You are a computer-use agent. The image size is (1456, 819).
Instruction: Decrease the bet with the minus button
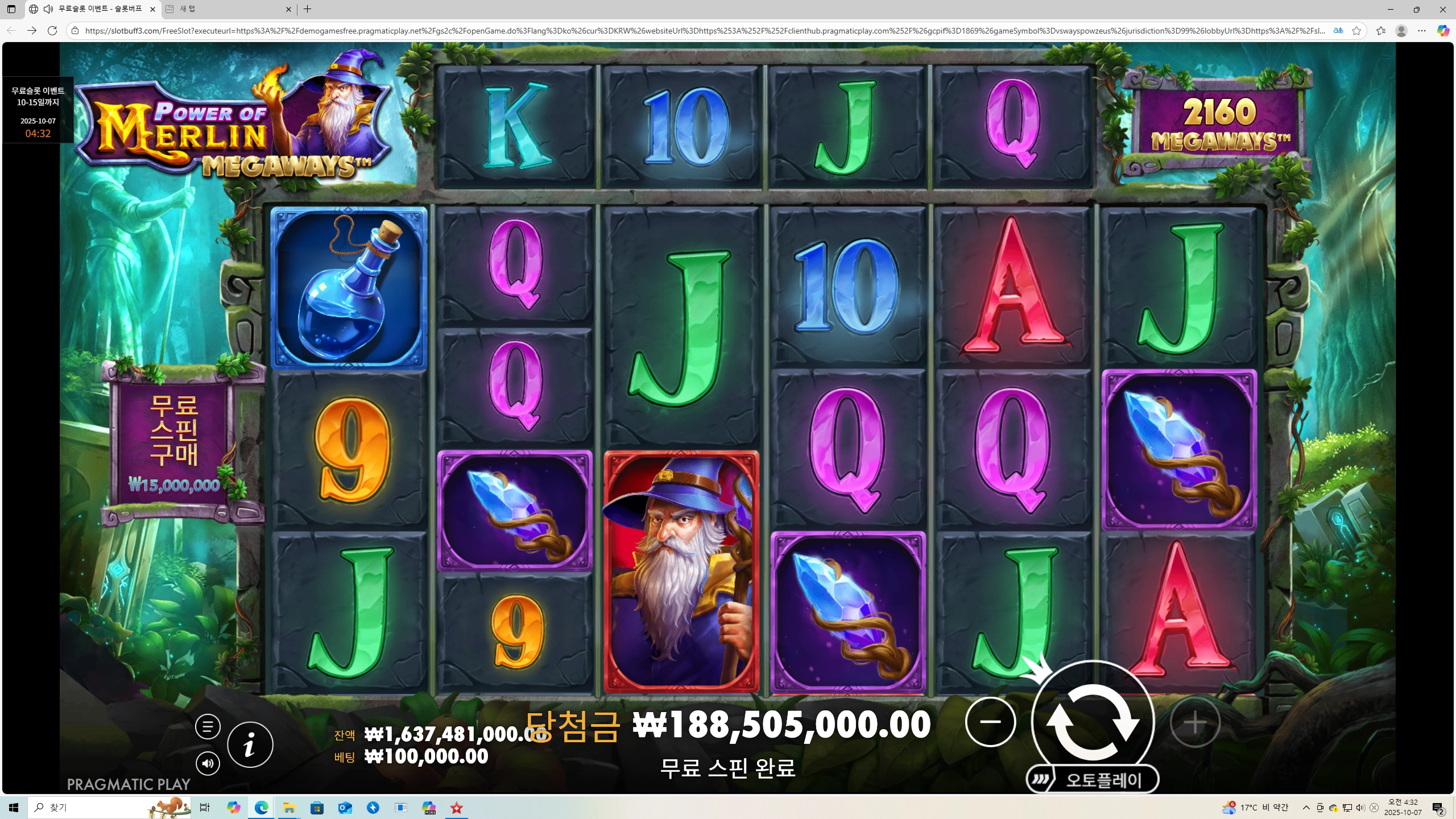[x=990, y=722]
